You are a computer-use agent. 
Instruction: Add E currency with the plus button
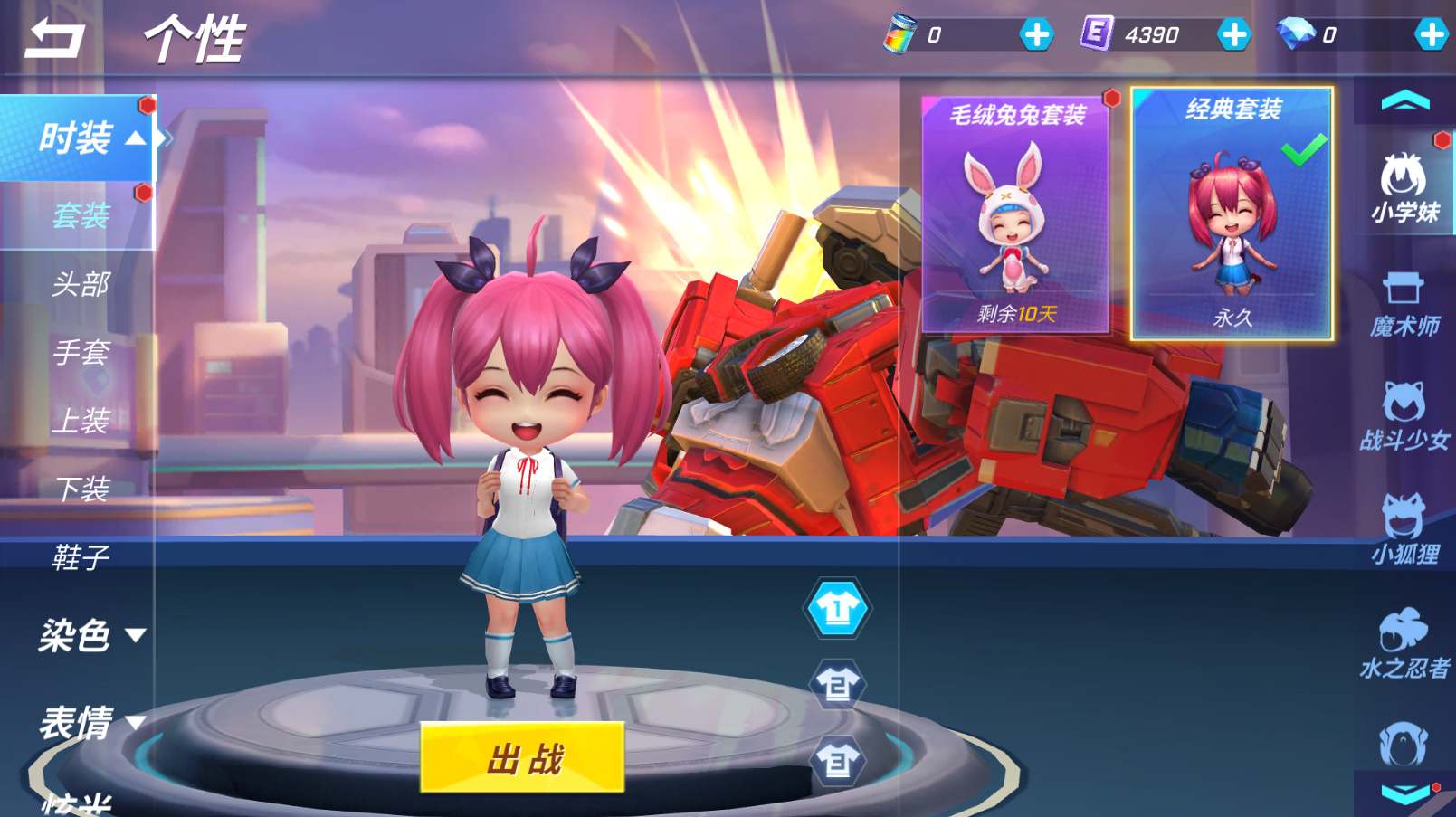coord(1233,35)
